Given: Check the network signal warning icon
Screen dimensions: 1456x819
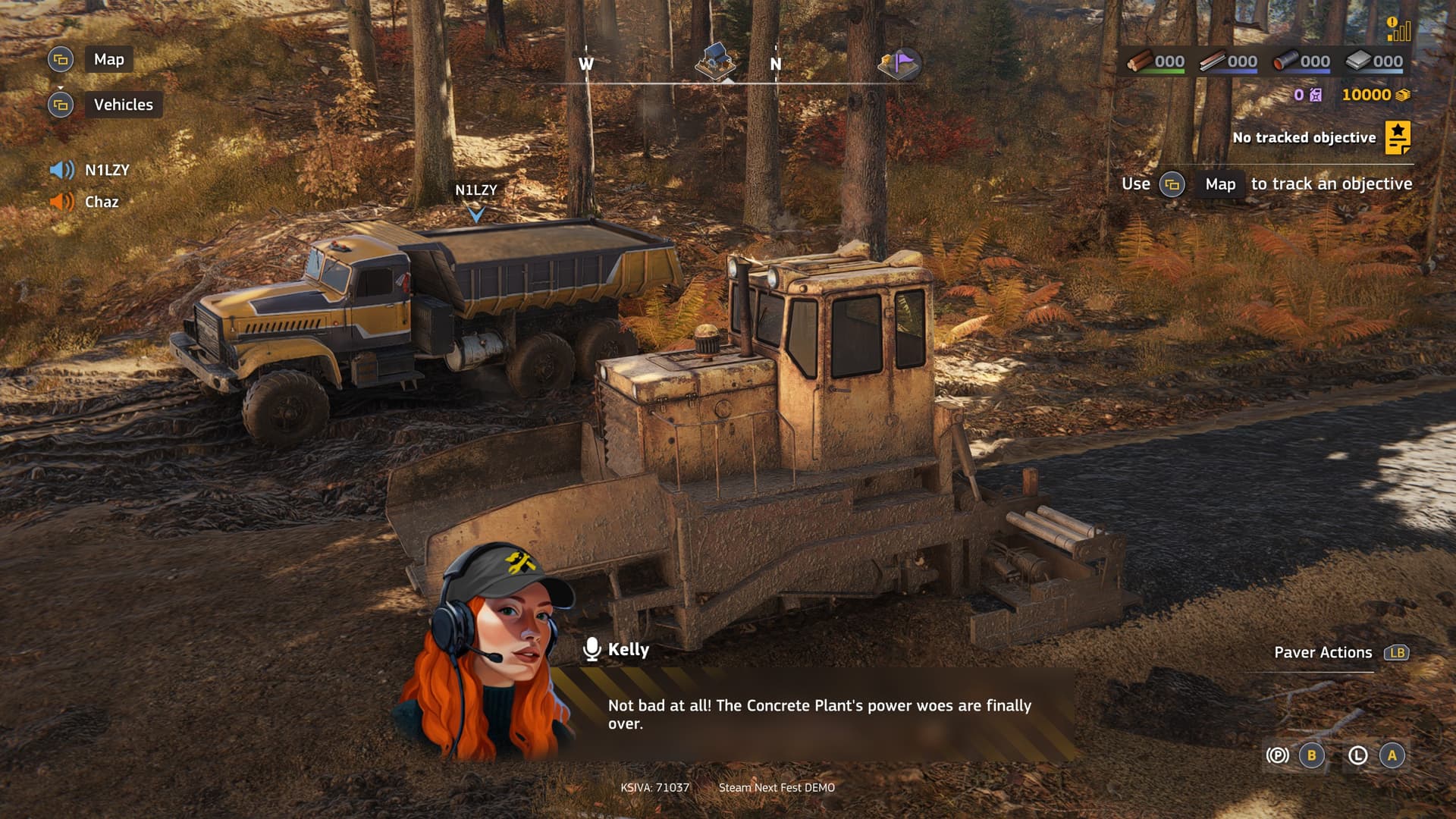Looking at the screenshot, I should (1398, 29).
